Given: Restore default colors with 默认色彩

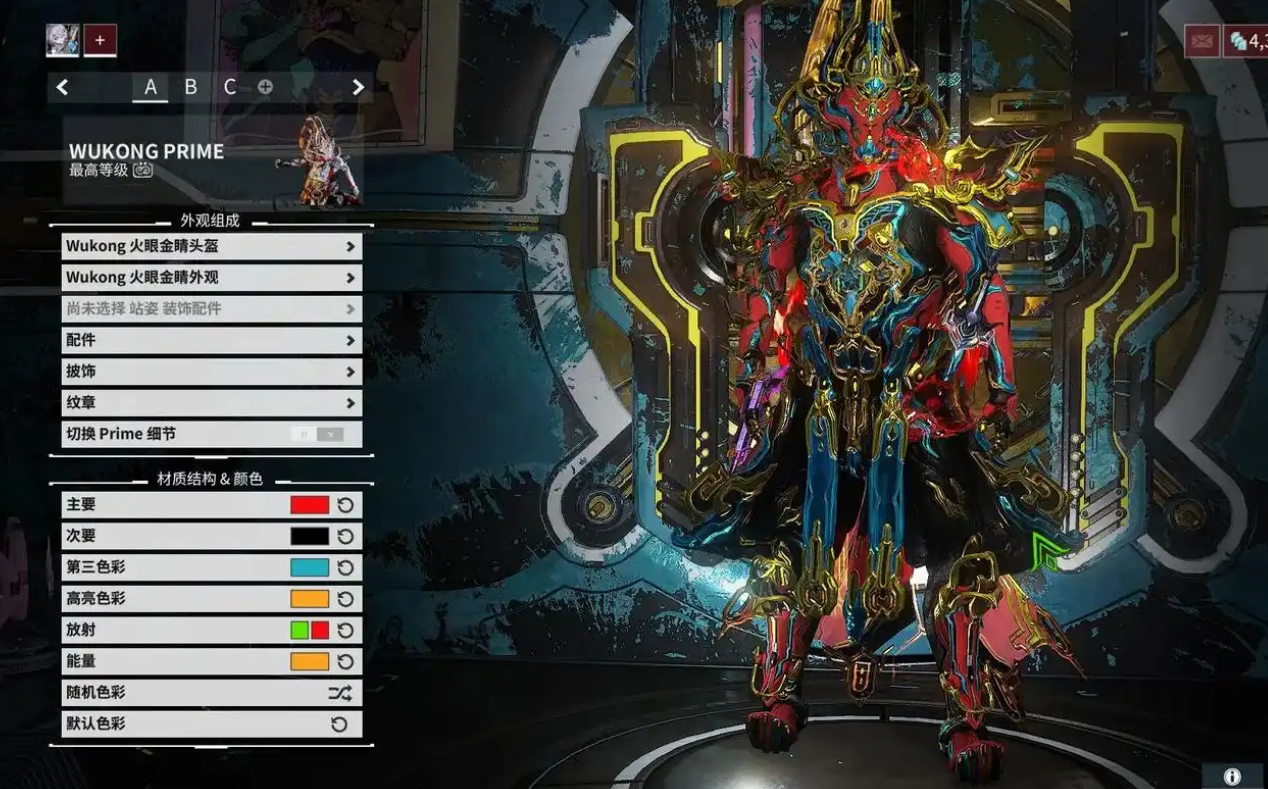Looking at the screenshot, I should point(339,724).
